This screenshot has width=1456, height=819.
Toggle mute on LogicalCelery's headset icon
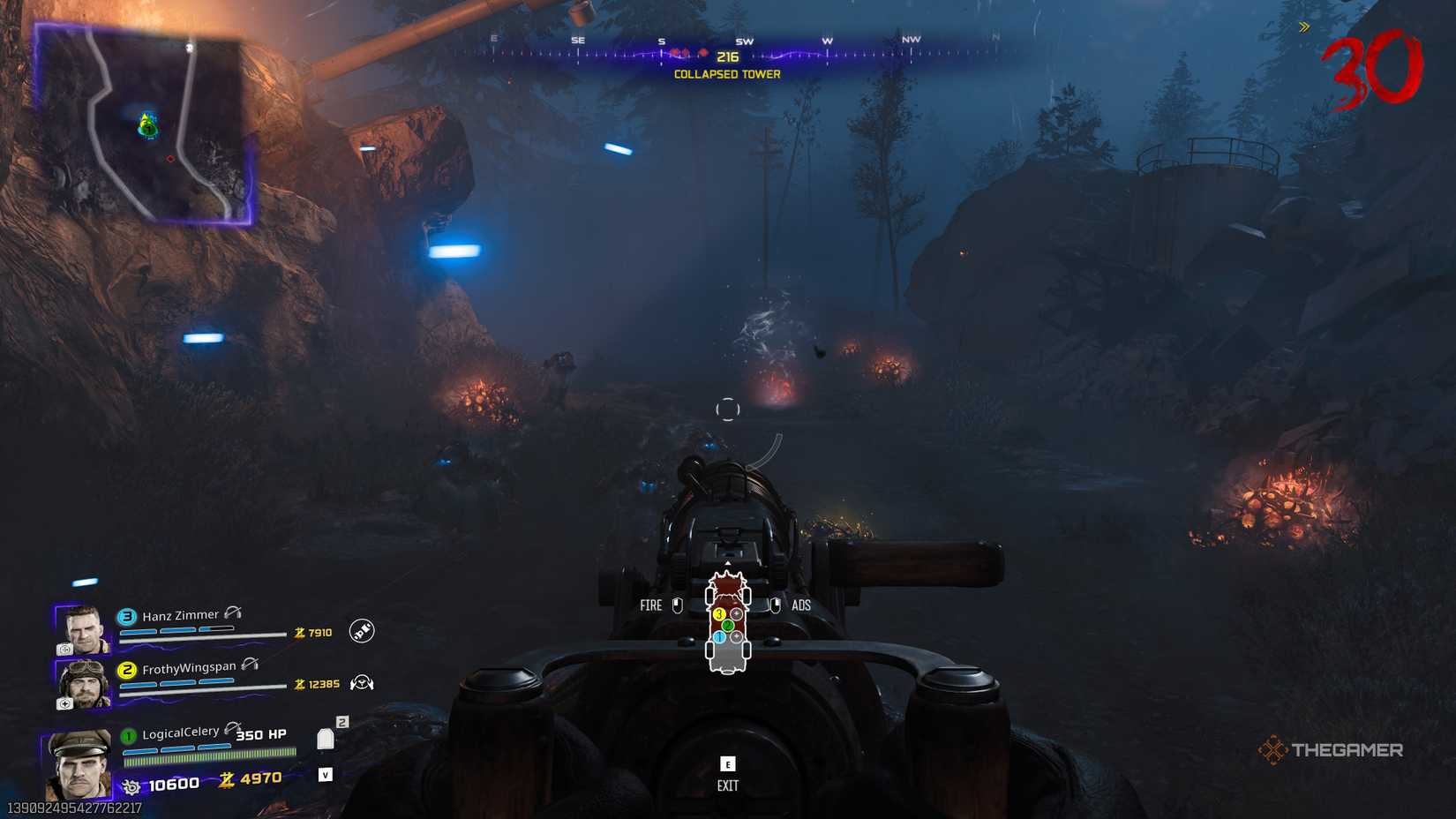[232, 727]
